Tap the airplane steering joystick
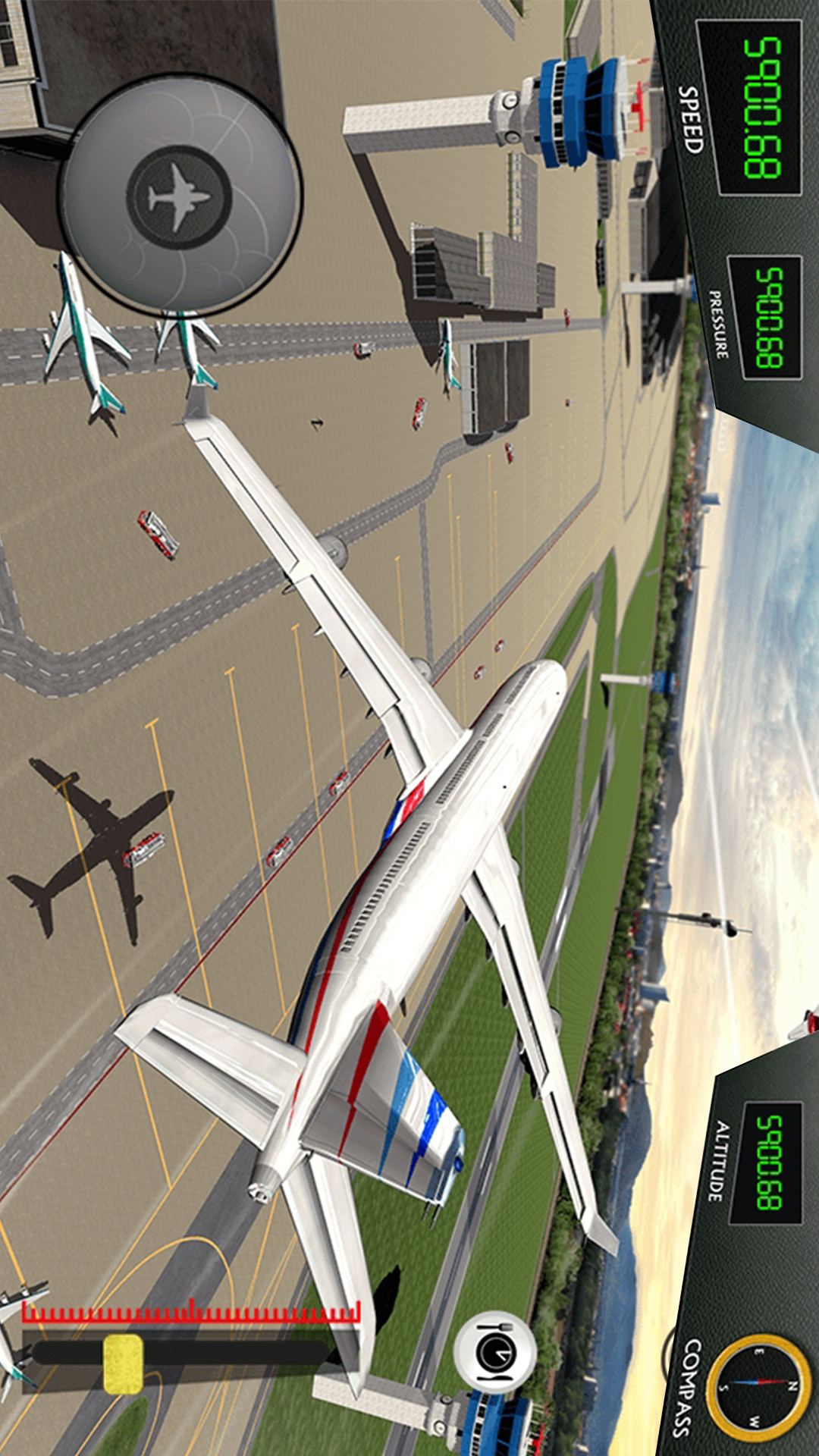819x1456 pixels. 180,197
